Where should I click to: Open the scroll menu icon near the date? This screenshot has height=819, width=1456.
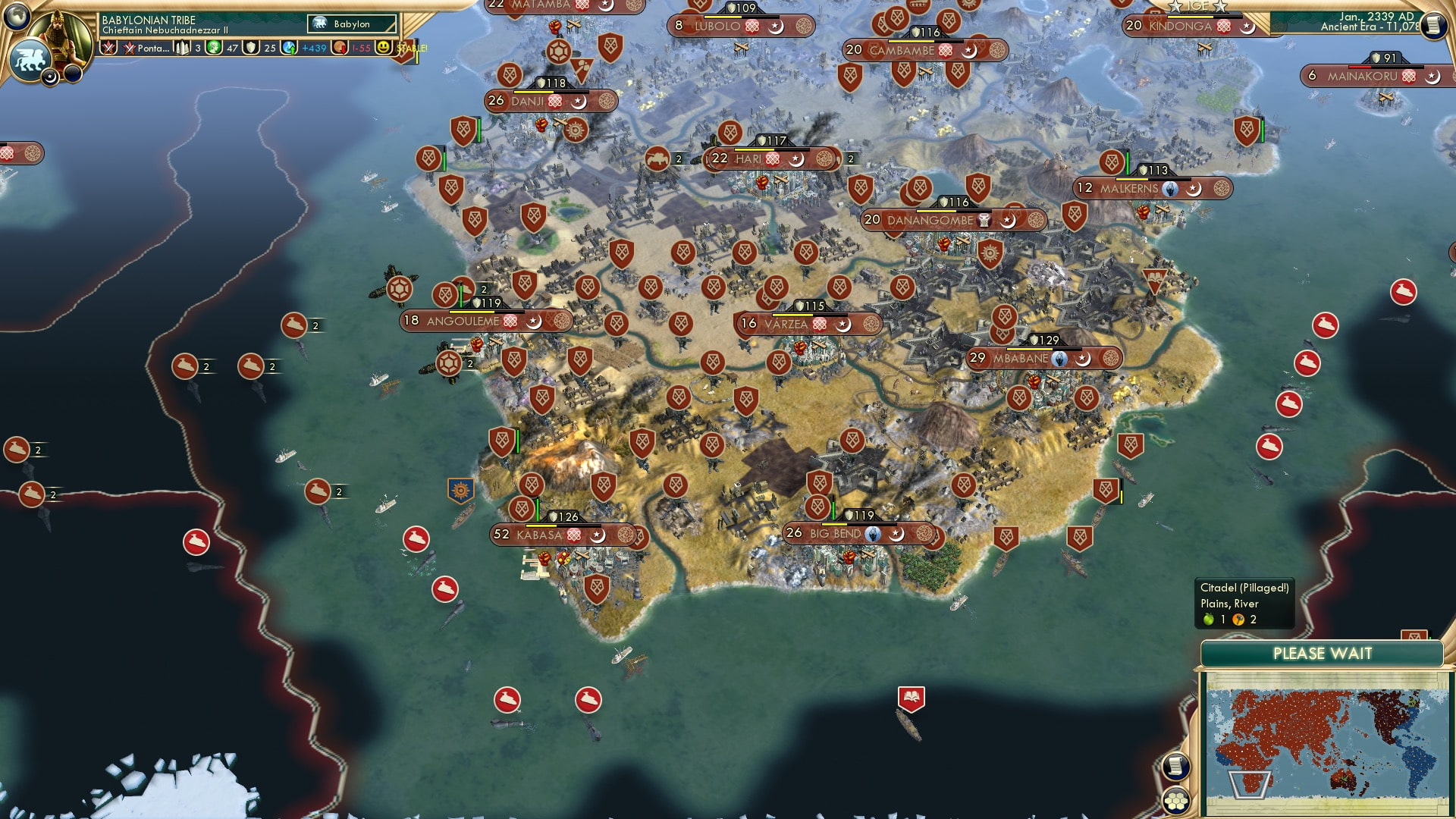pyautogui.click(x=1432, y=26)
